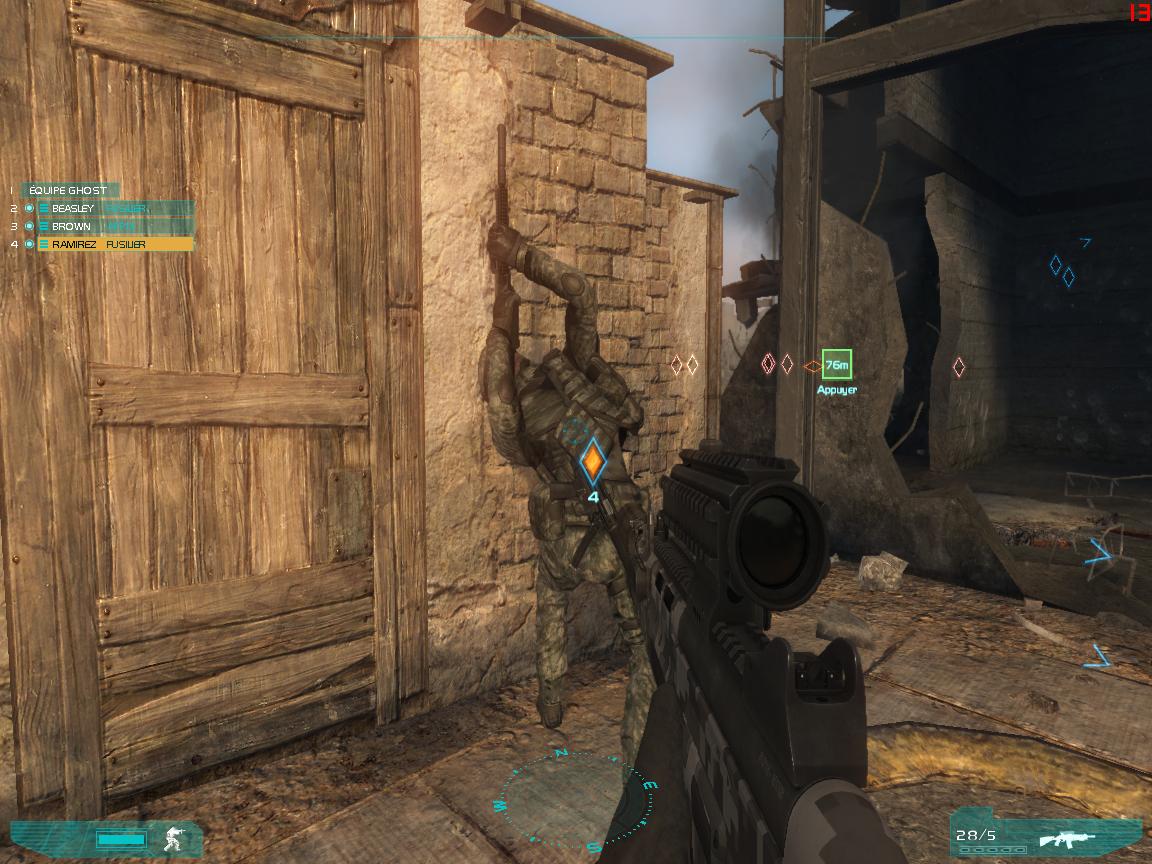Click the white rifle weapon icon
The height and width of the screenshot is (864, 1152).
click(x=1067, y=838)
